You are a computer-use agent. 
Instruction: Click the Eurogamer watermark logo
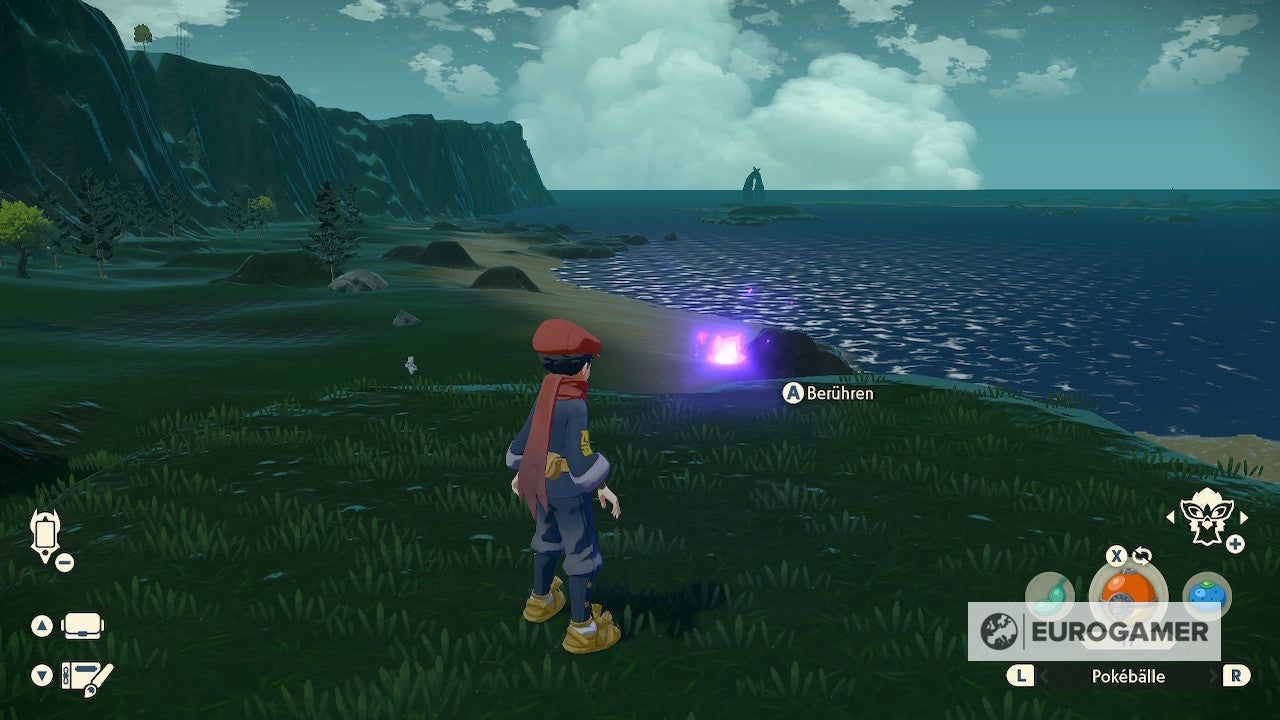(x=1094, y=632)
